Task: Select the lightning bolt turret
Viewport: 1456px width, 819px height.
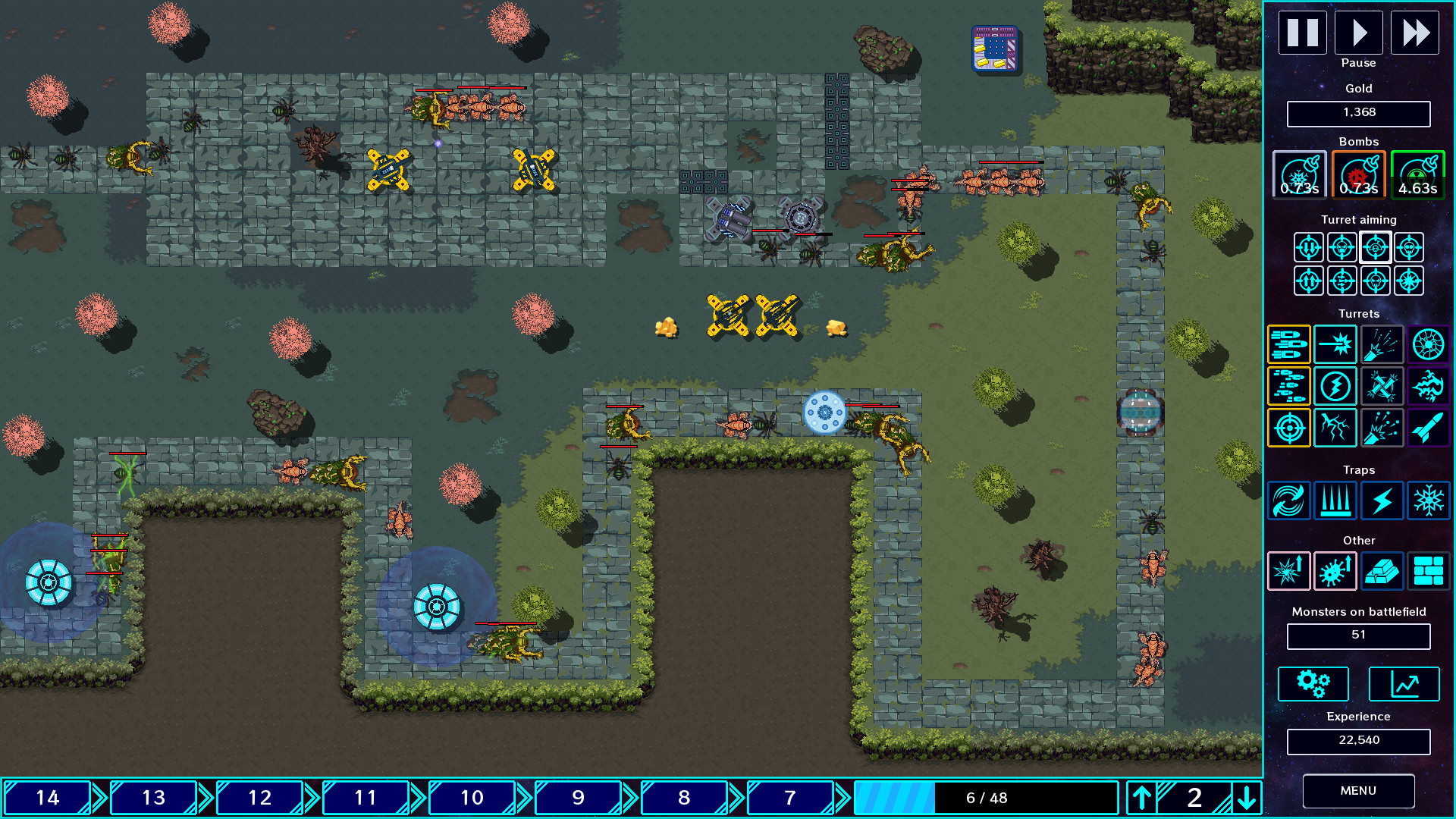Action: click(1335, 386)
